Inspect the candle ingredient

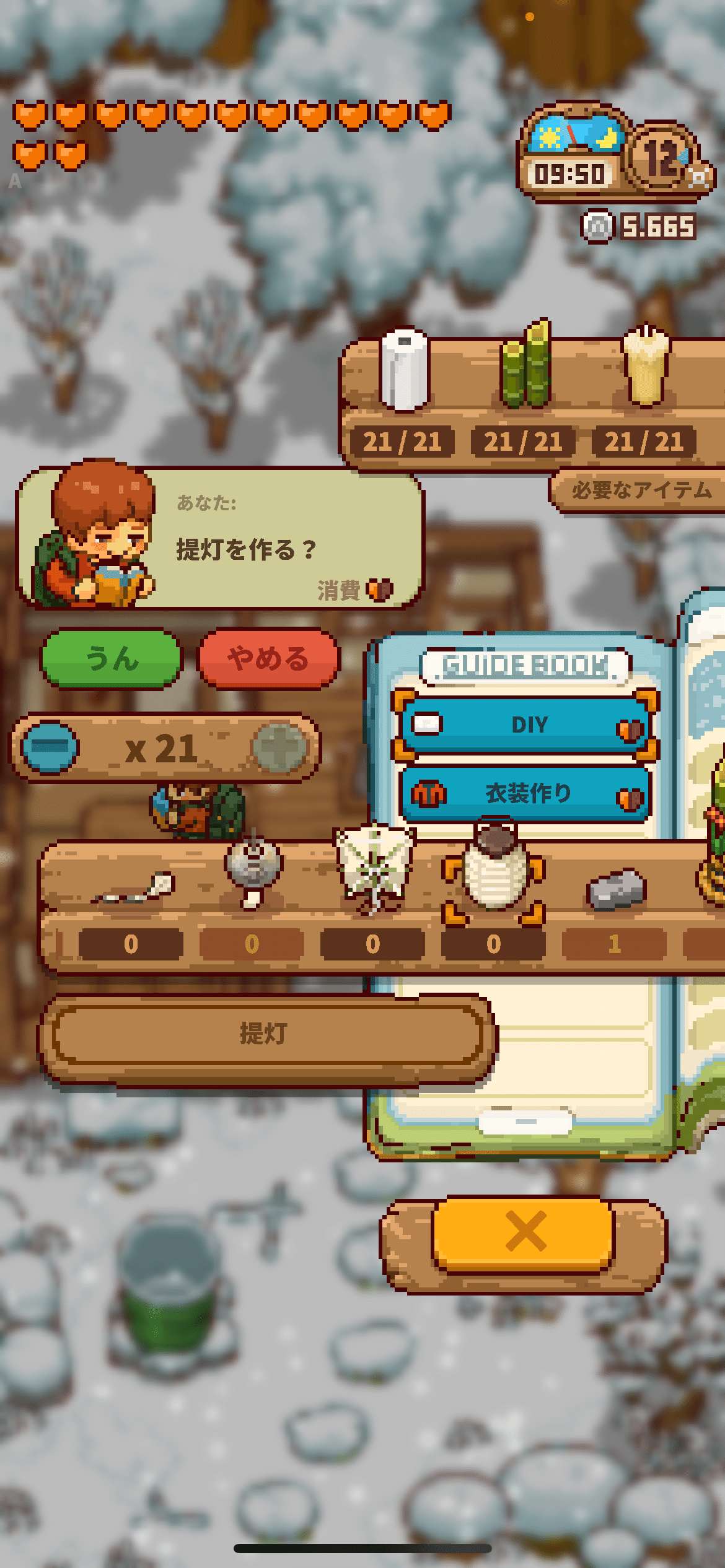645,367
